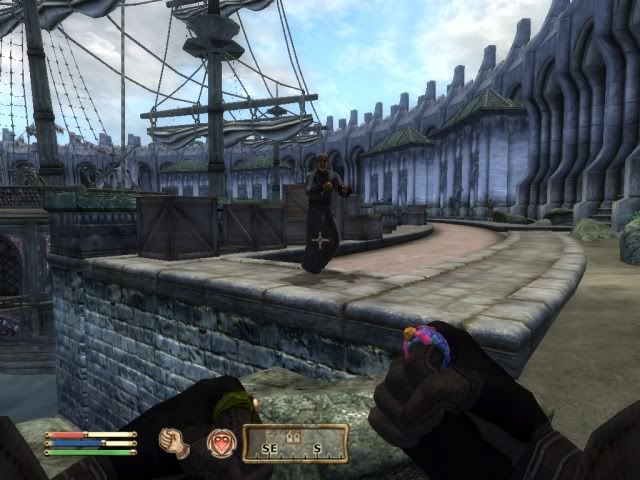Click the door marker on the compass
The image size is (640, 480).
[x=295, y=437]
